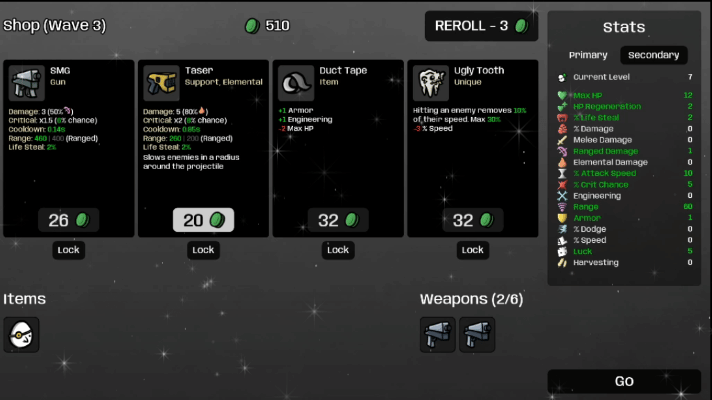Purchase the Ugly Tooth for 32
The width and height of the screenshot is (712, 400).
(473, 220)
